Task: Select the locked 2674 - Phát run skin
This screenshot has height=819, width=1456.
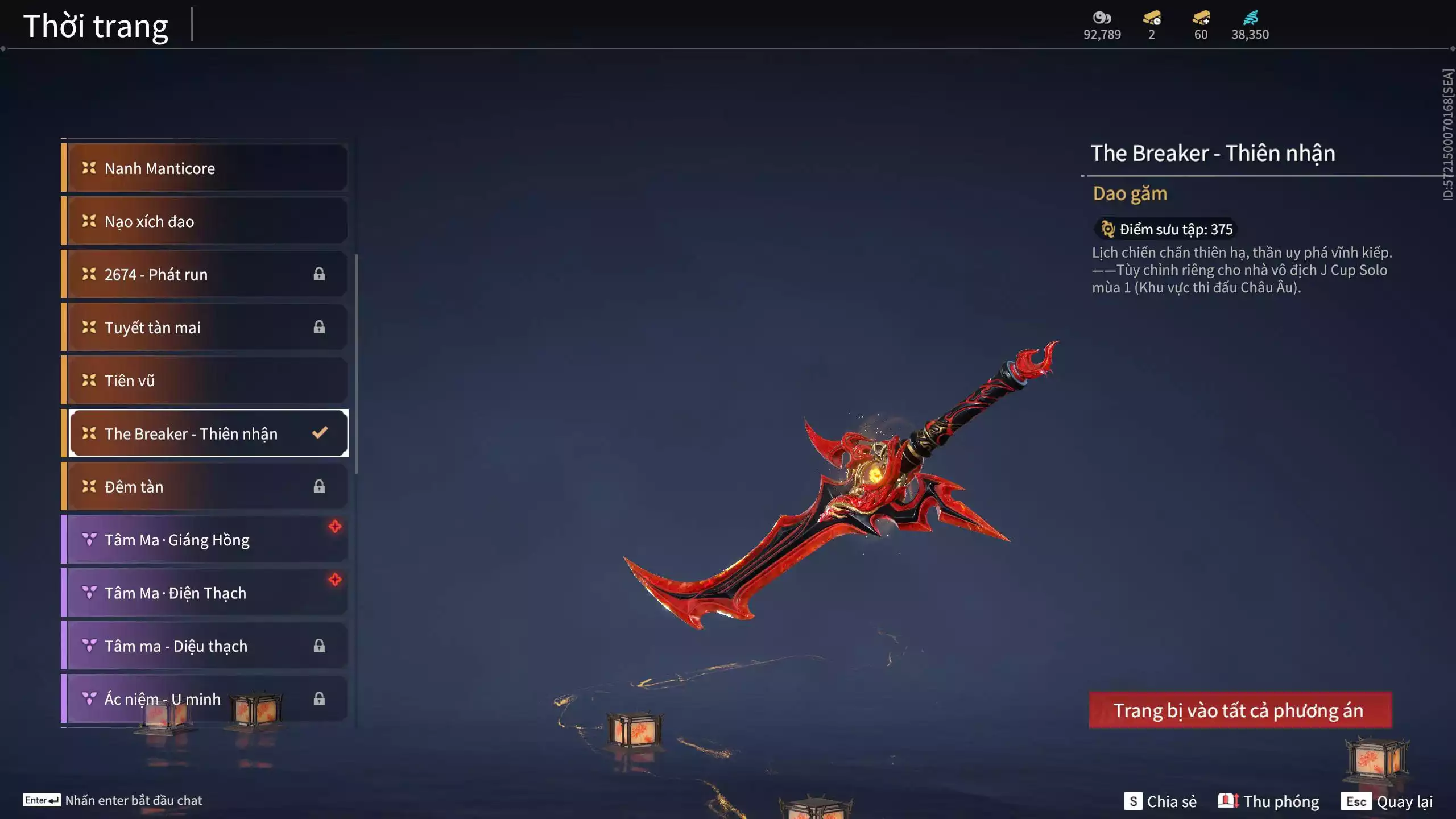Action: [205, 274]
